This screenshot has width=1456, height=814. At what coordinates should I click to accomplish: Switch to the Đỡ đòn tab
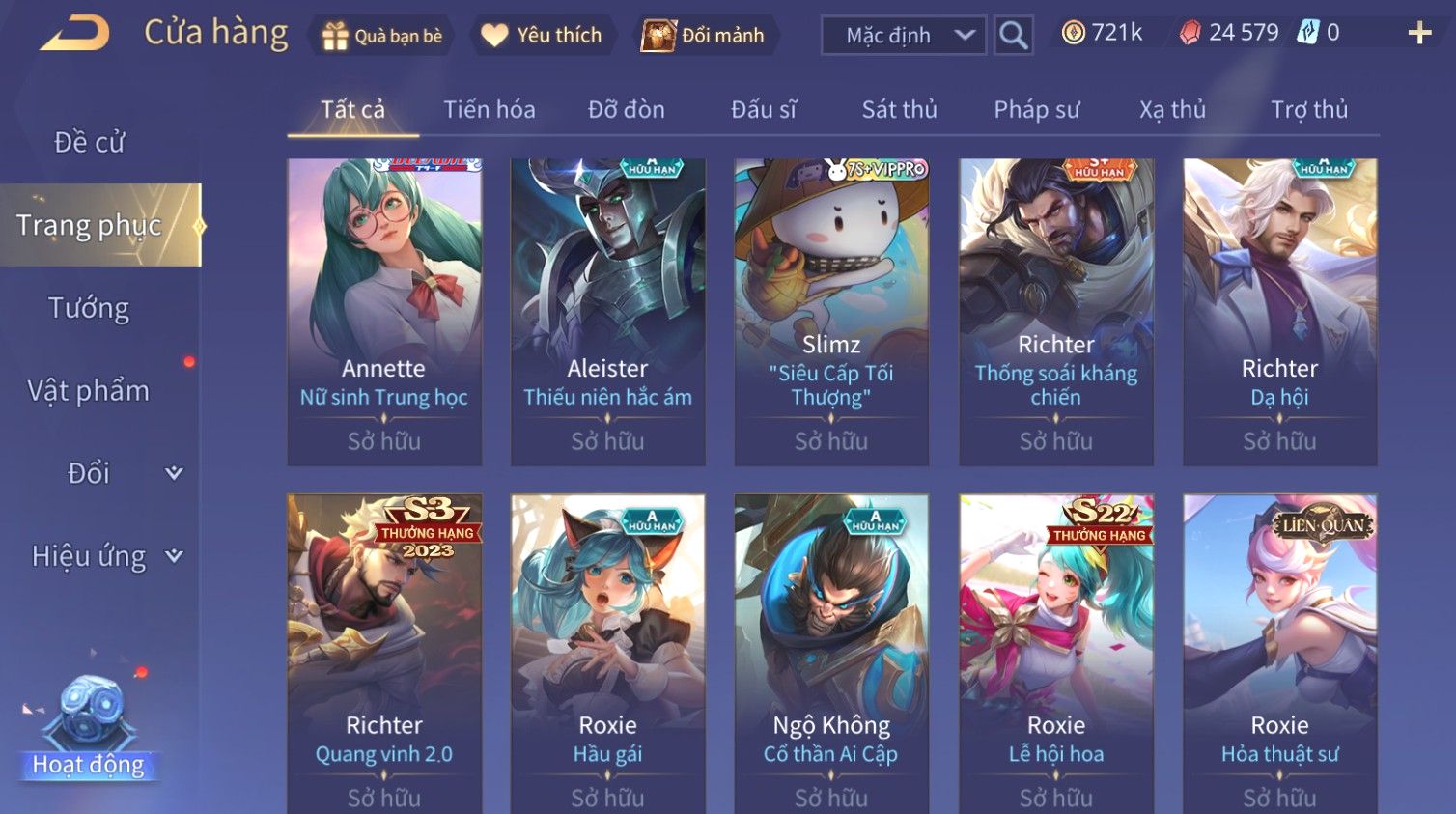(626, 110)
